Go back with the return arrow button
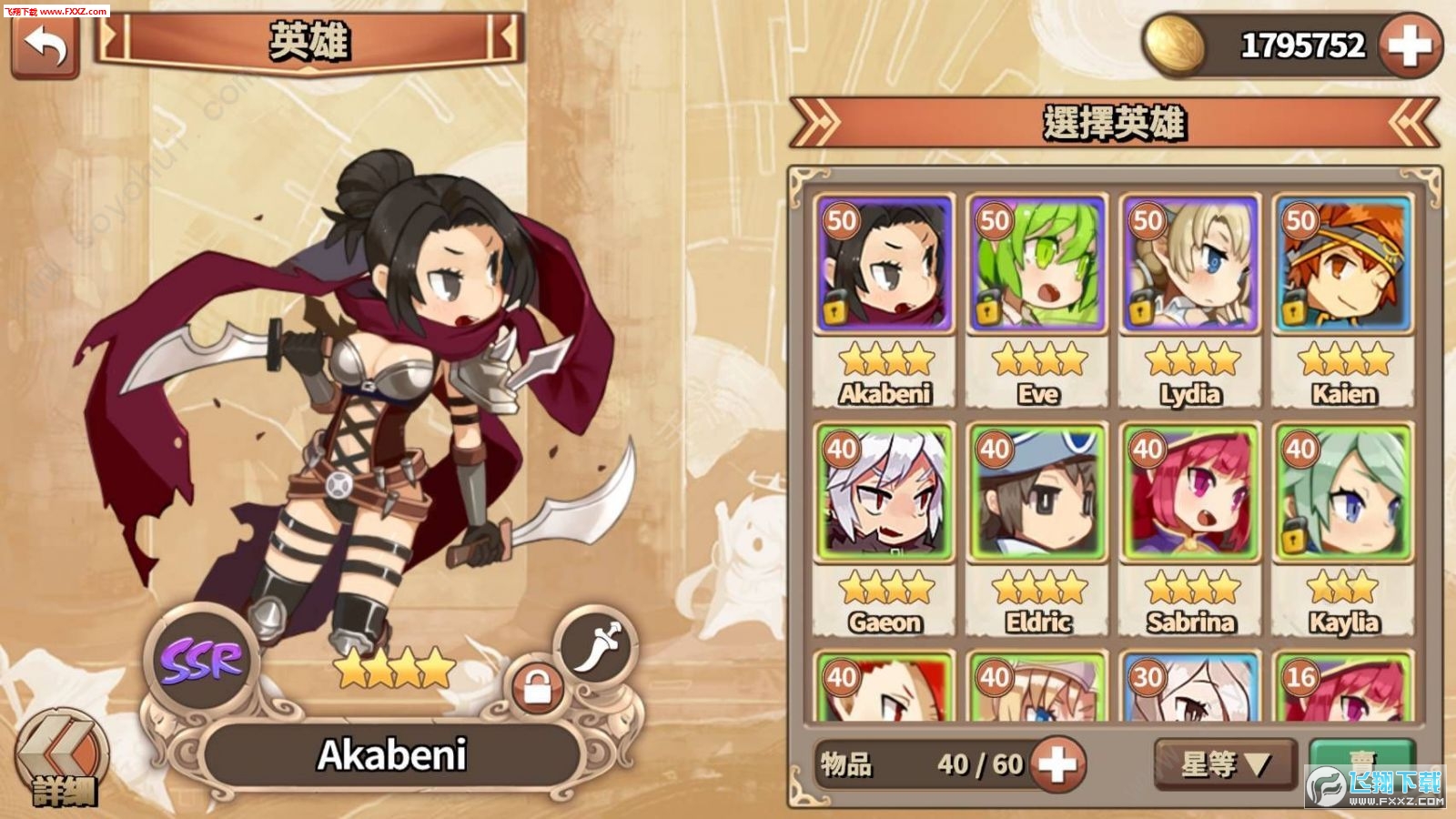The width and height of the screenshot is (1456, 819). point(45,45)
